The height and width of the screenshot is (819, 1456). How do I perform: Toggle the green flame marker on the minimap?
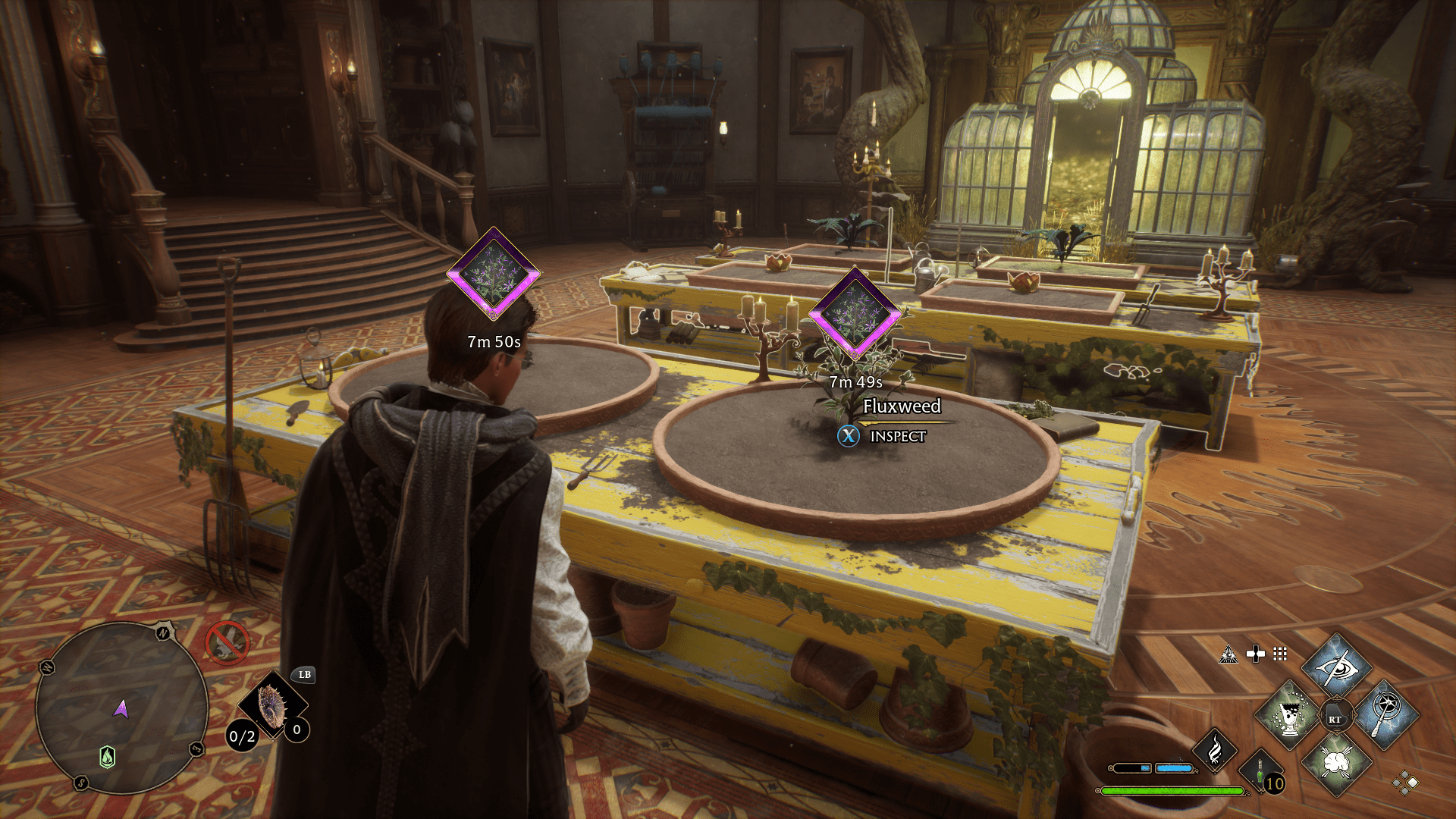108,757
